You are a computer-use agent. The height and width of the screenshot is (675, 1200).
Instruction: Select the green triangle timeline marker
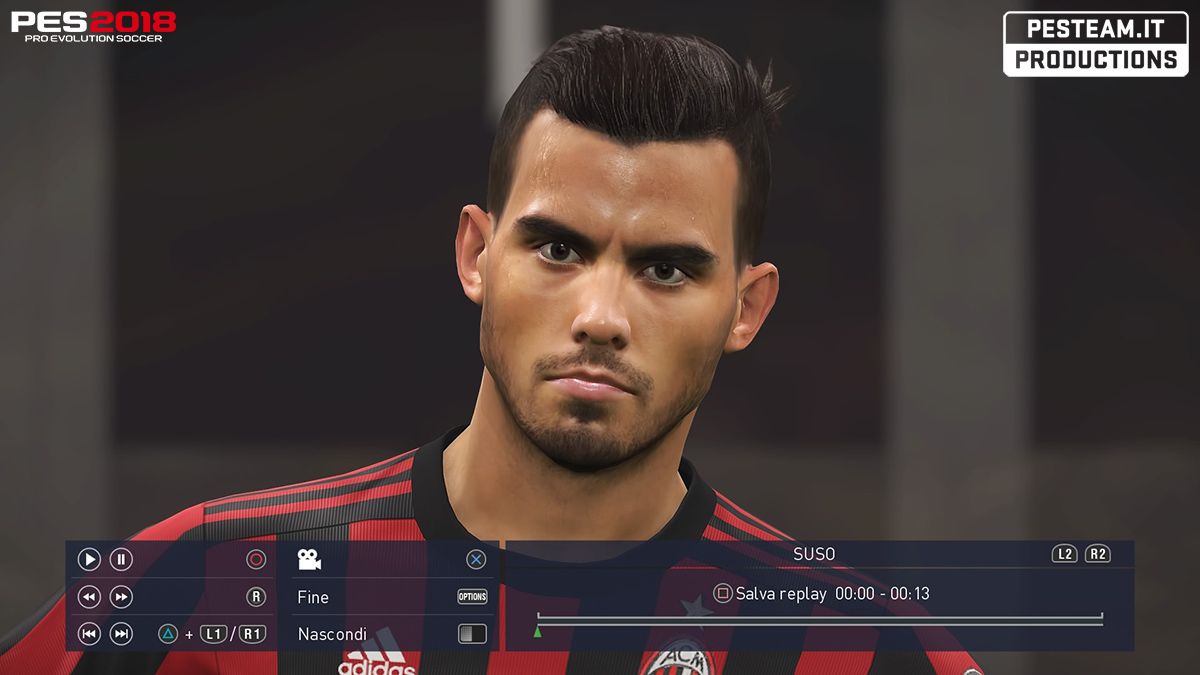tap(538, 632)
